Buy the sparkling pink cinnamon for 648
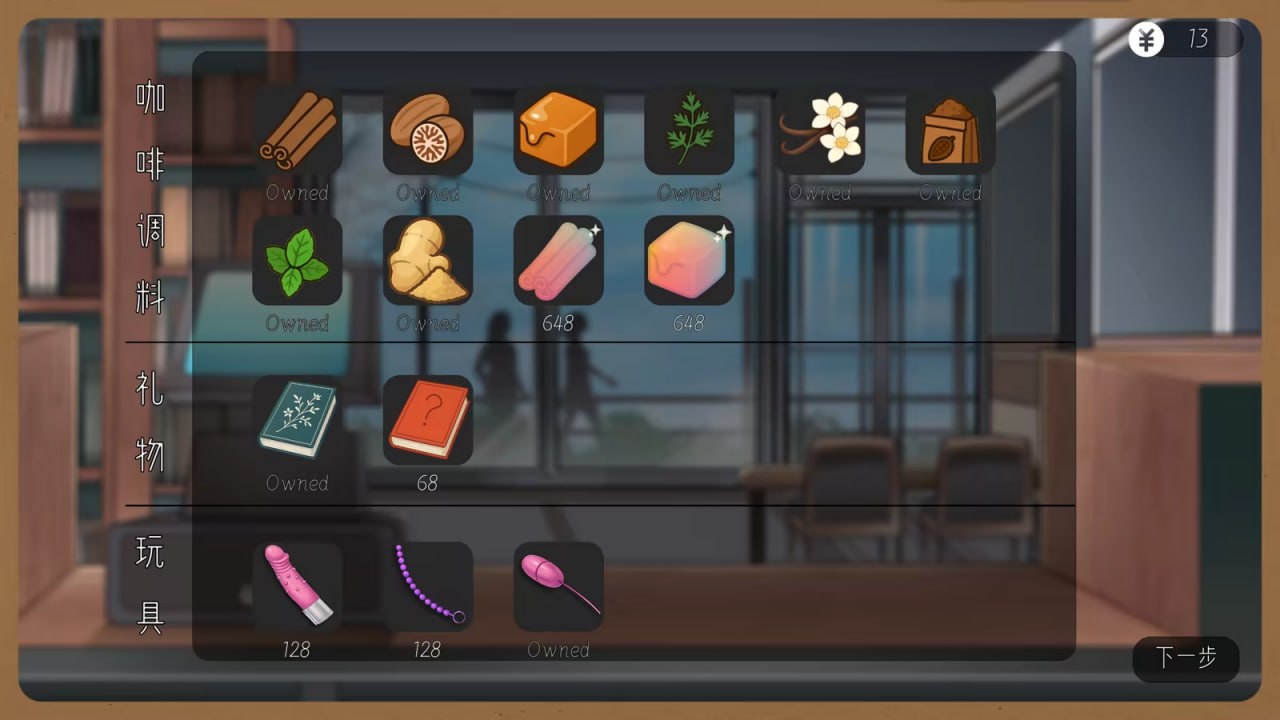This screenshot has height=720, width=1280. (558, 260)
